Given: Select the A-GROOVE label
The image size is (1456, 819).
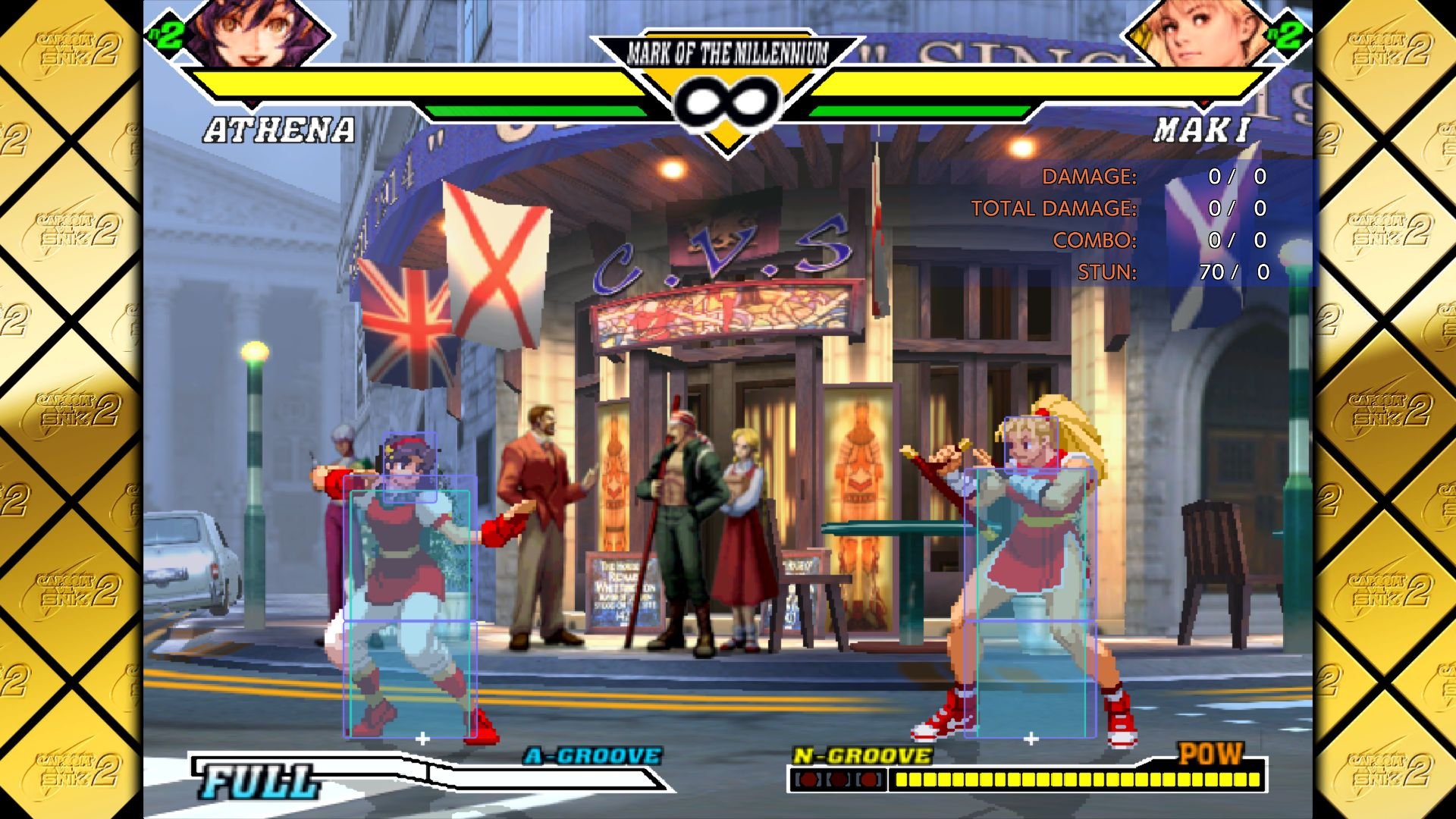Looking at the screenshot, I should 591,755.
